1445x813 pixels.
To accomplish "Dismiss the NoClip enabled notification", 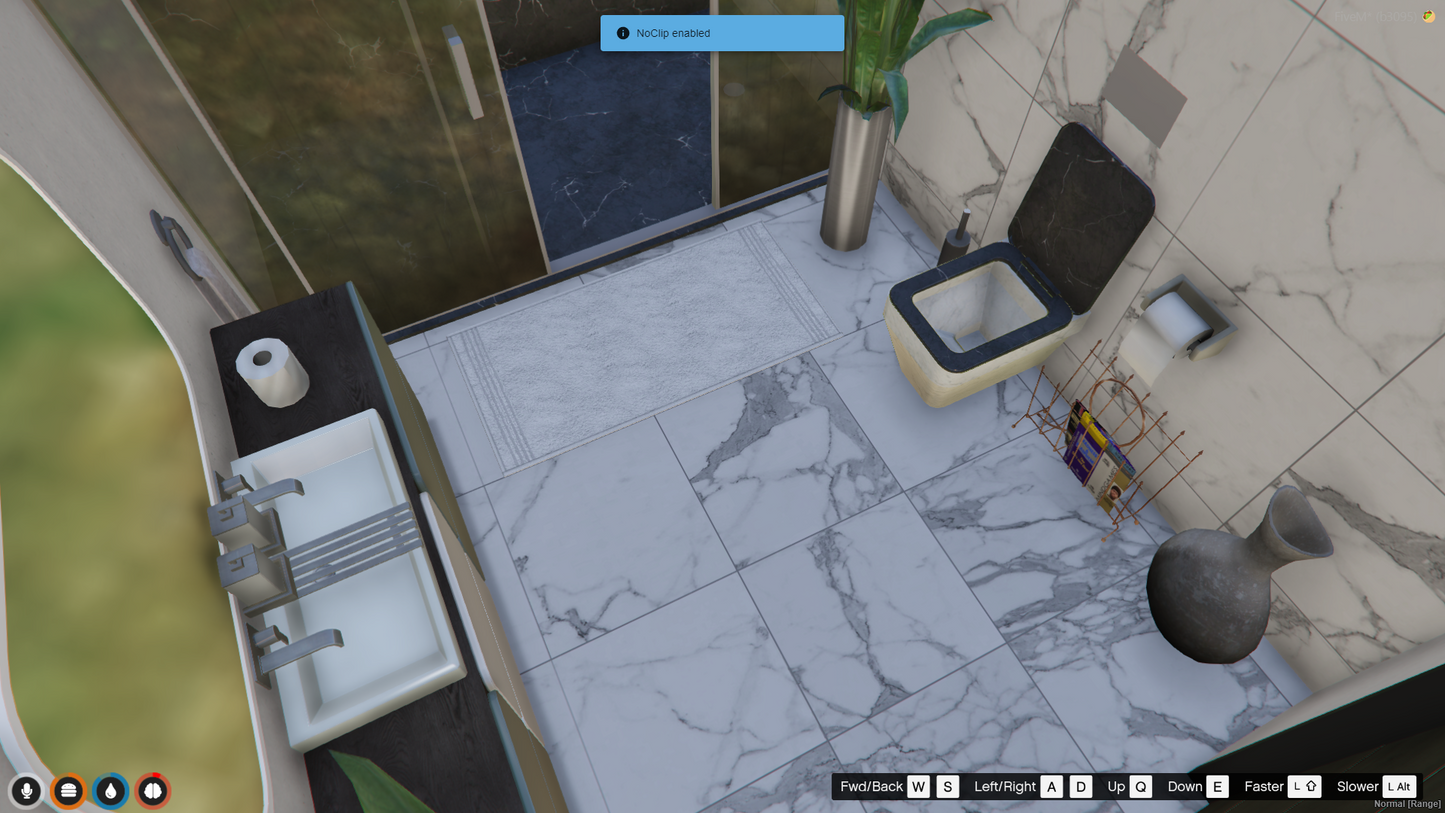I will tap(722, 33).
